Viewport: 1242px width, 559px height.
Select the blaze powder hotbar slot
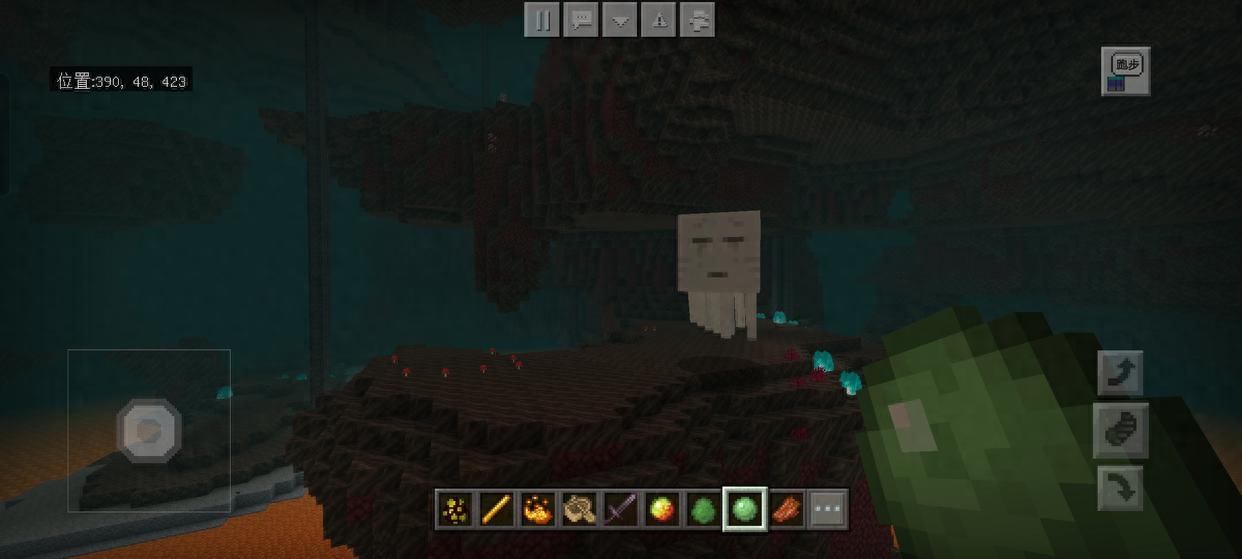click(538, 510)
